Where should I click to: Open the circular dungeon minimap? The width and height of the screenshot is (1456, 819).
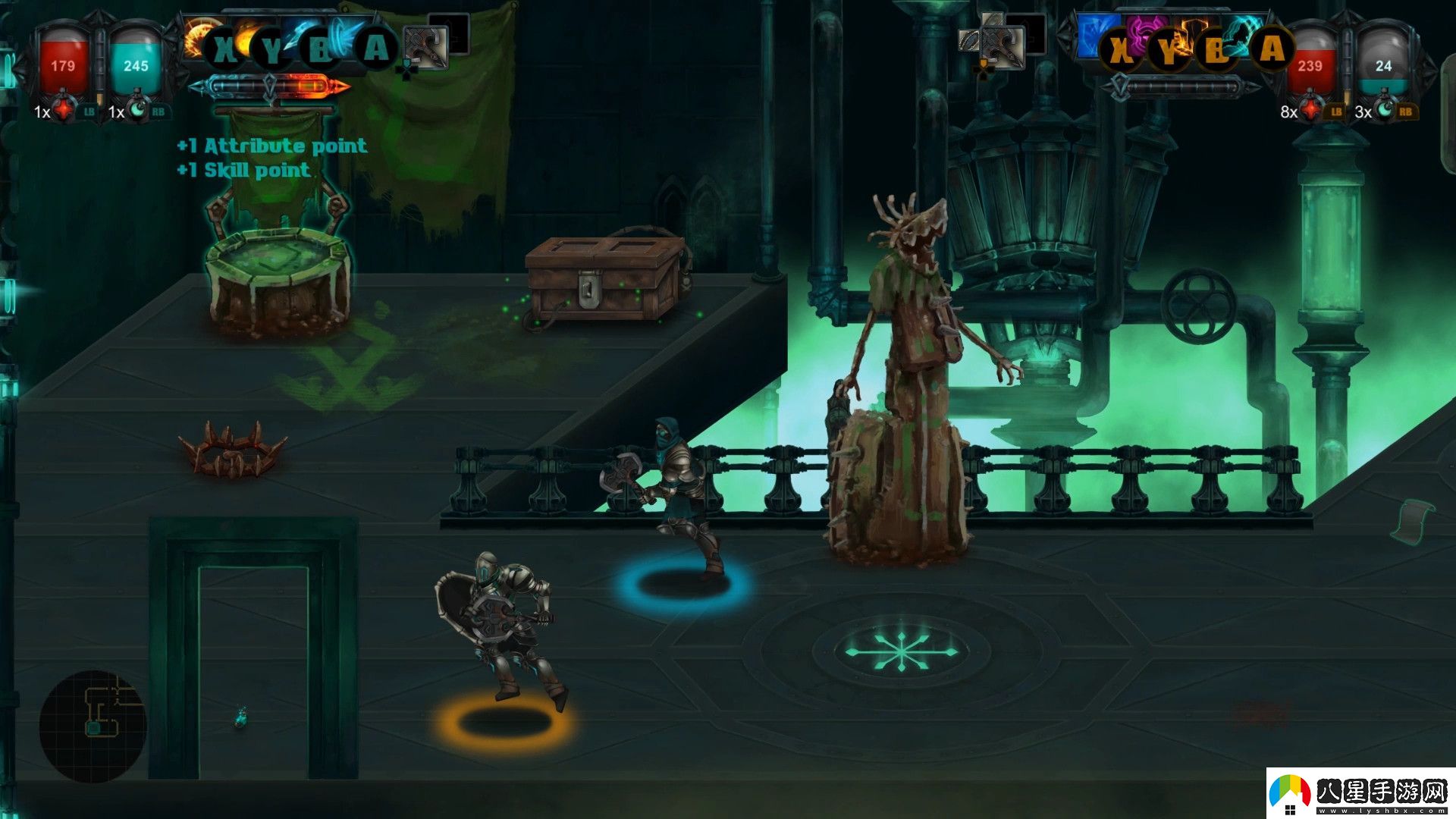pyautogui.click(x=93, y=724)
